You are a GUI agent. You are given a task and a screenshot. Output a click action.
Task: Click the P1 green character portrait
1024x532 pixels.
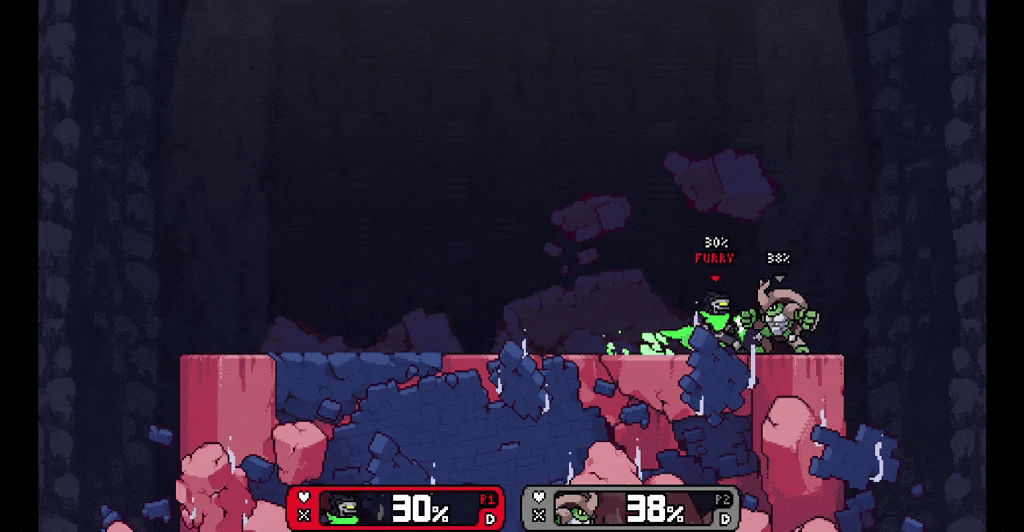[x=344, y=509]
